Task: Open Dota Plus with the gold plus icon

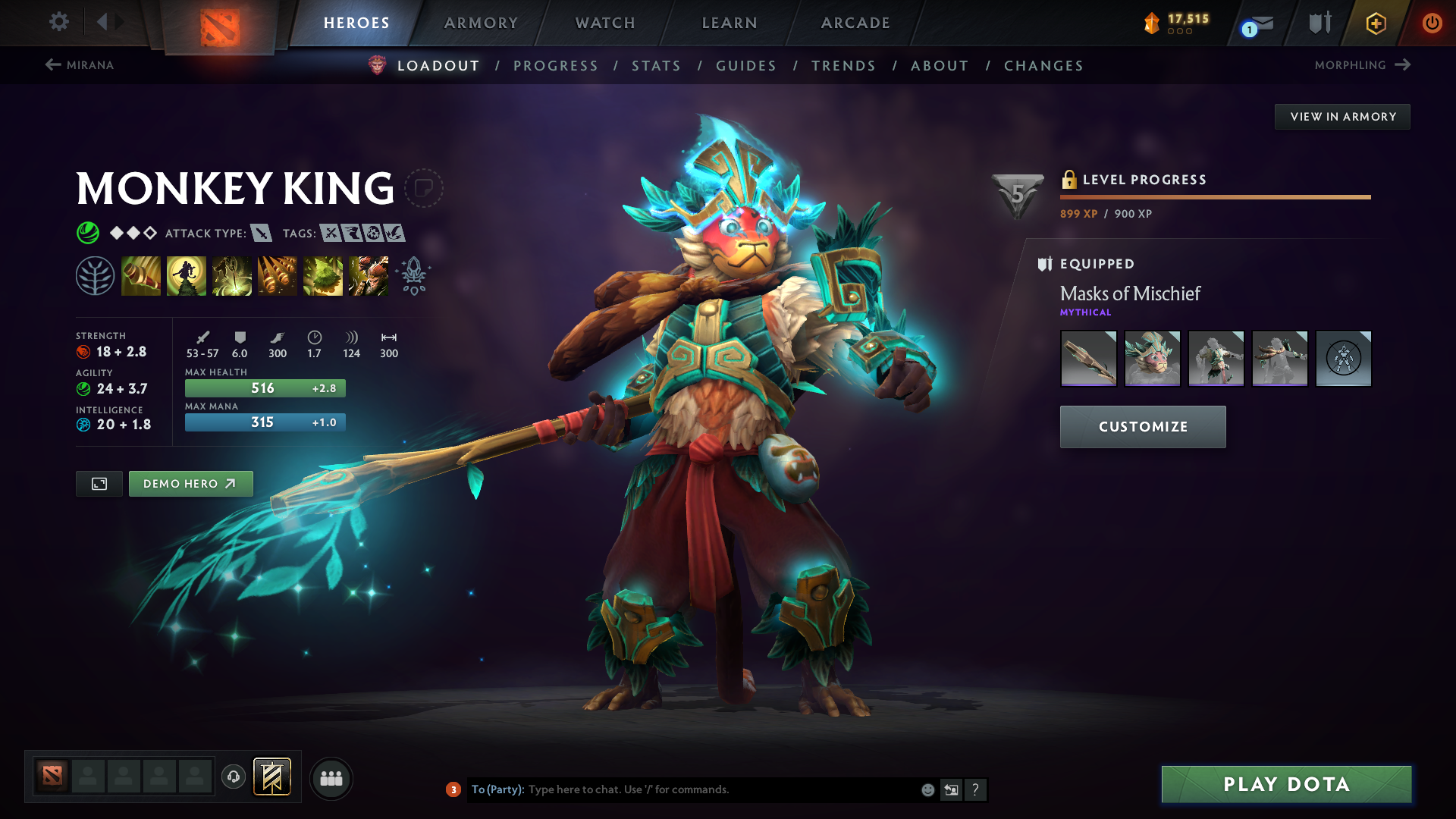Action: [1375, 23]
